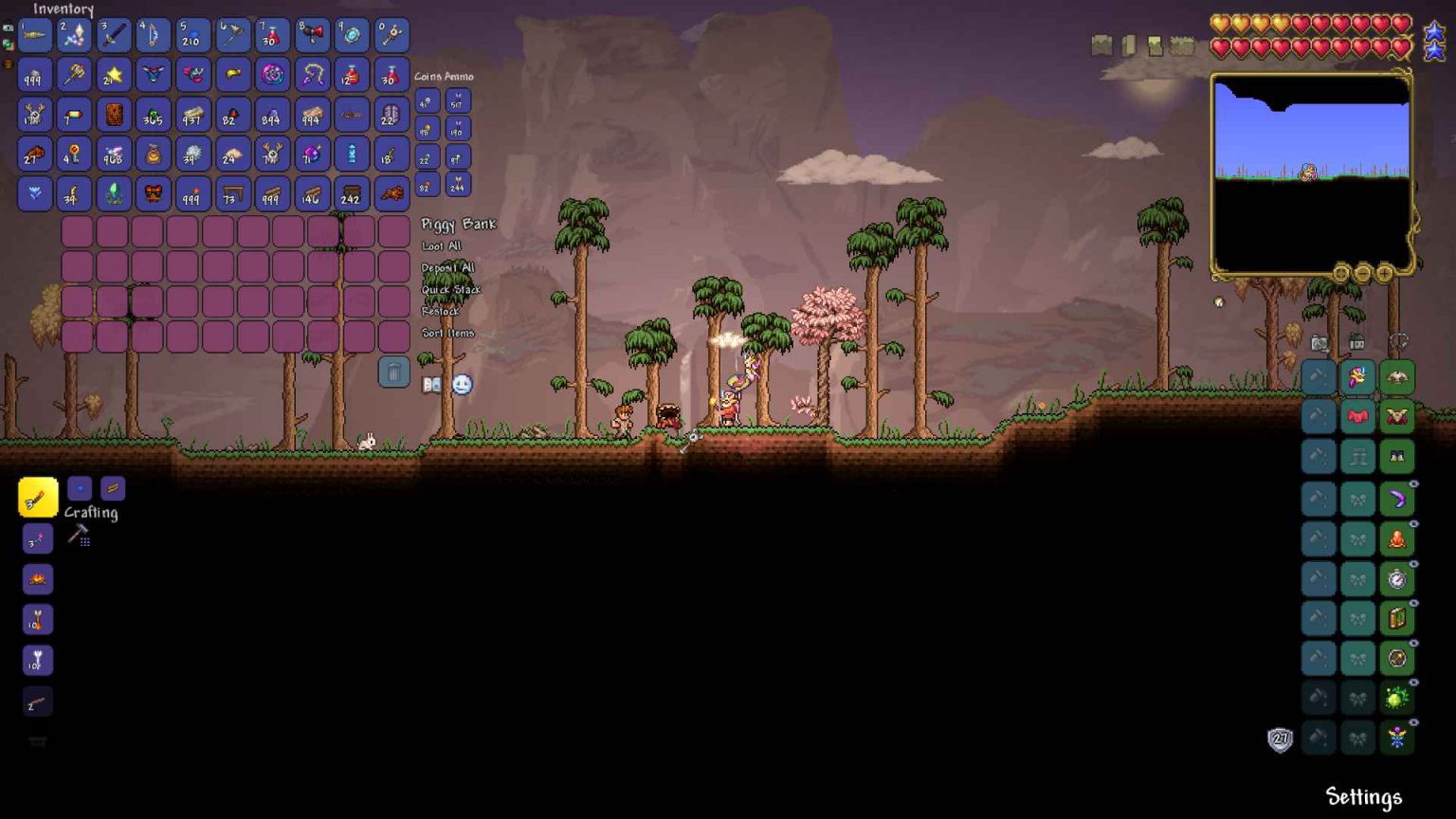Image resolution: width=1456 pixels, height=819 pixels.
Task: Select the sword in hotbar slot 3
Action: click(114, 35)
